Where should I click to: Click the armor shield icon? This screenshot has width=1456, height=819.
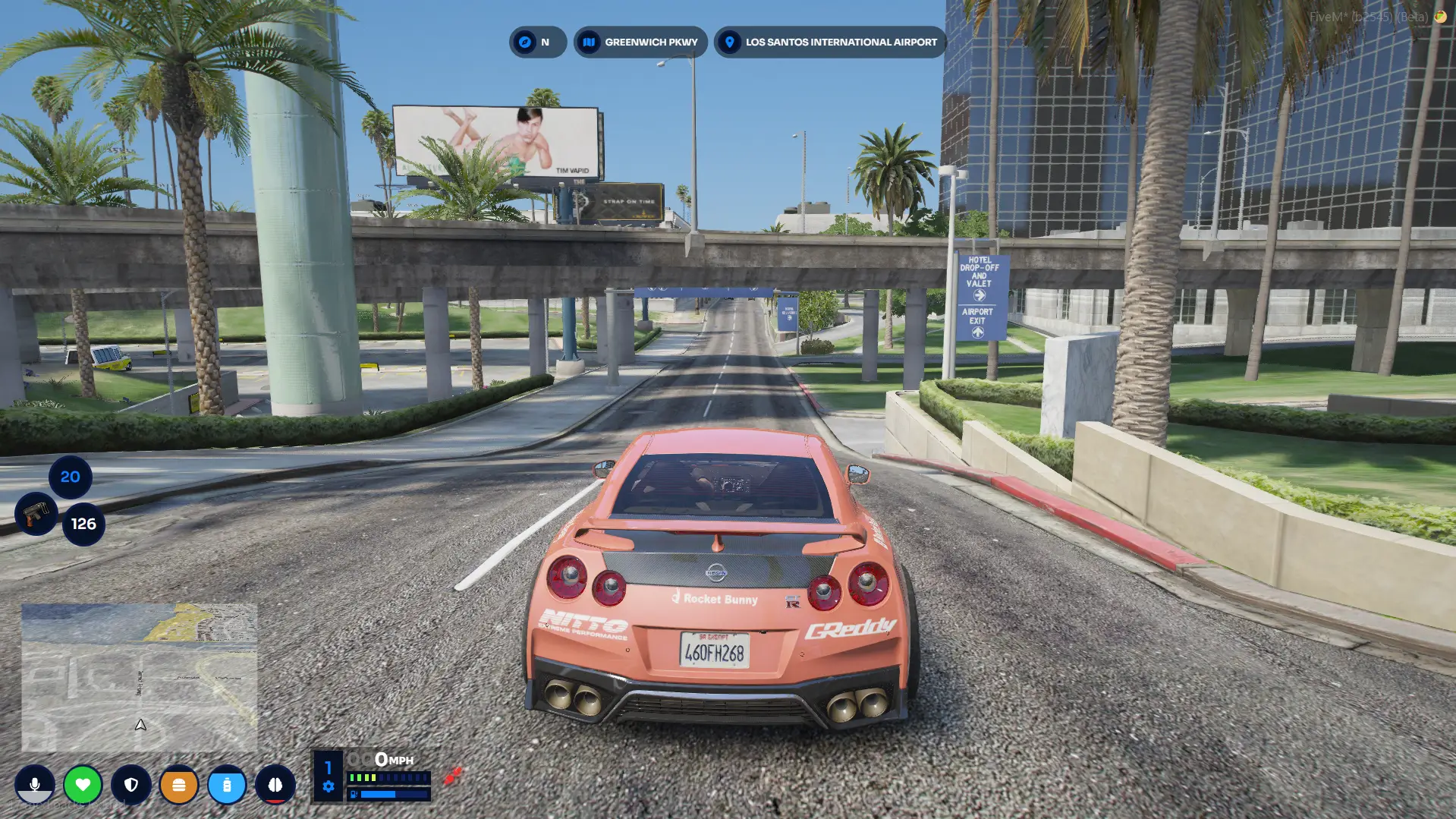(x=131, y=785)
